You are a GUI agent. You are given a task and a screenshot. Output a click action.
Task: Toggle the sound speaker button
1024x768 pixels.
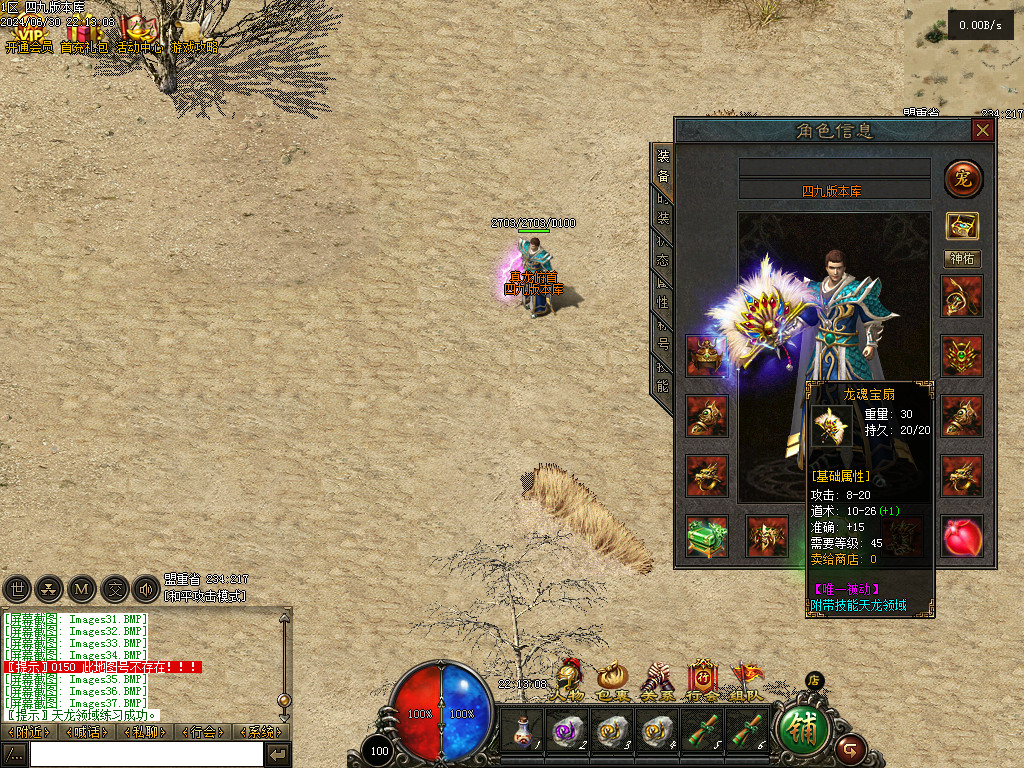146,589
